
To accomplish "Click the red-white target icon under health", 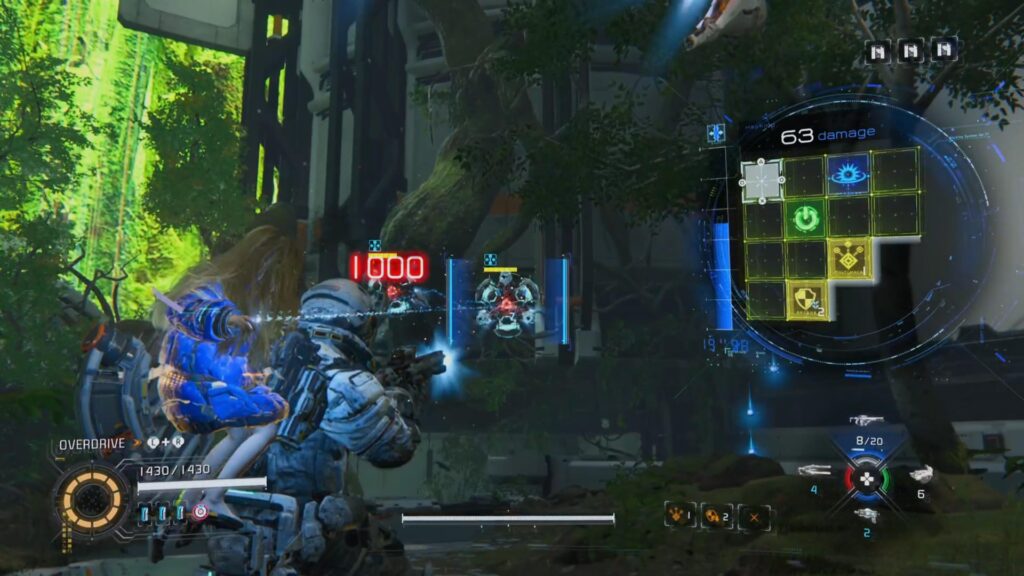I will coord(202,512).
